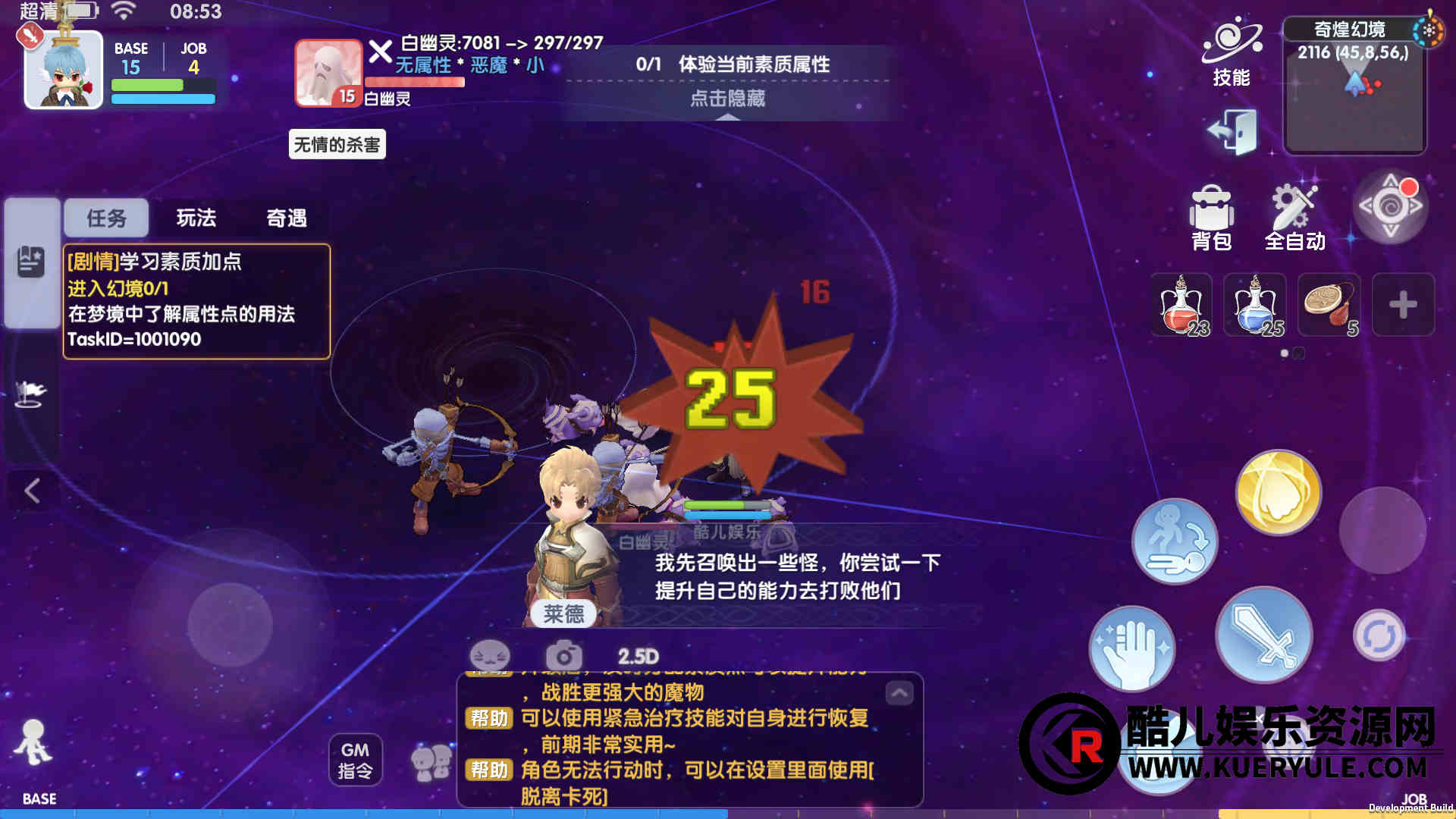The width and height of the screenshot is (1456, 819).
Task: Toggle the 2.5D camera view
Action: click(x=638, y=657)
